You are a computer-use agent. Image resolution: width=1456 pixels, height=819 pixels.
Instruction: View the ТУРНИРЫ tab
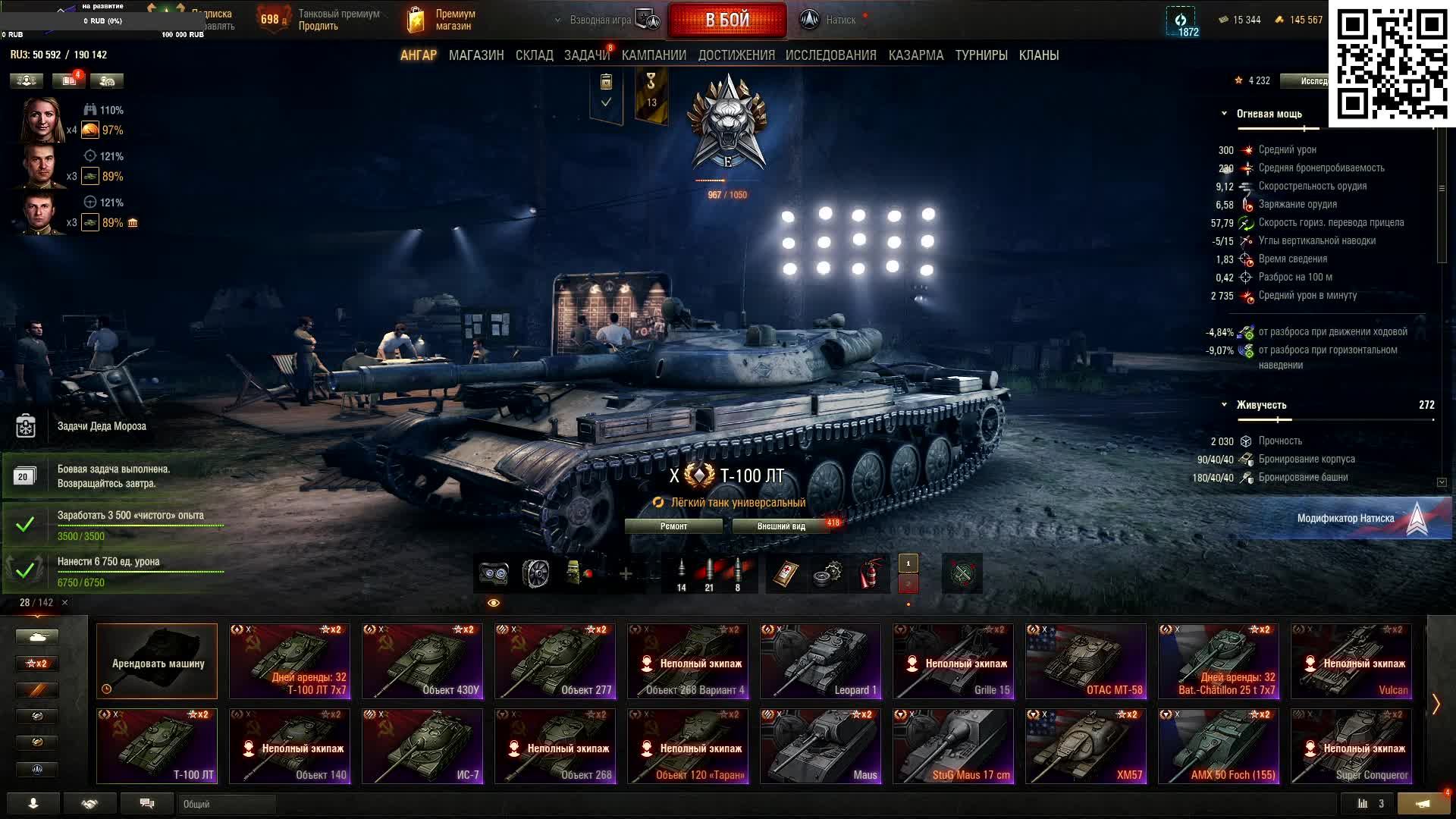(981, 55)
